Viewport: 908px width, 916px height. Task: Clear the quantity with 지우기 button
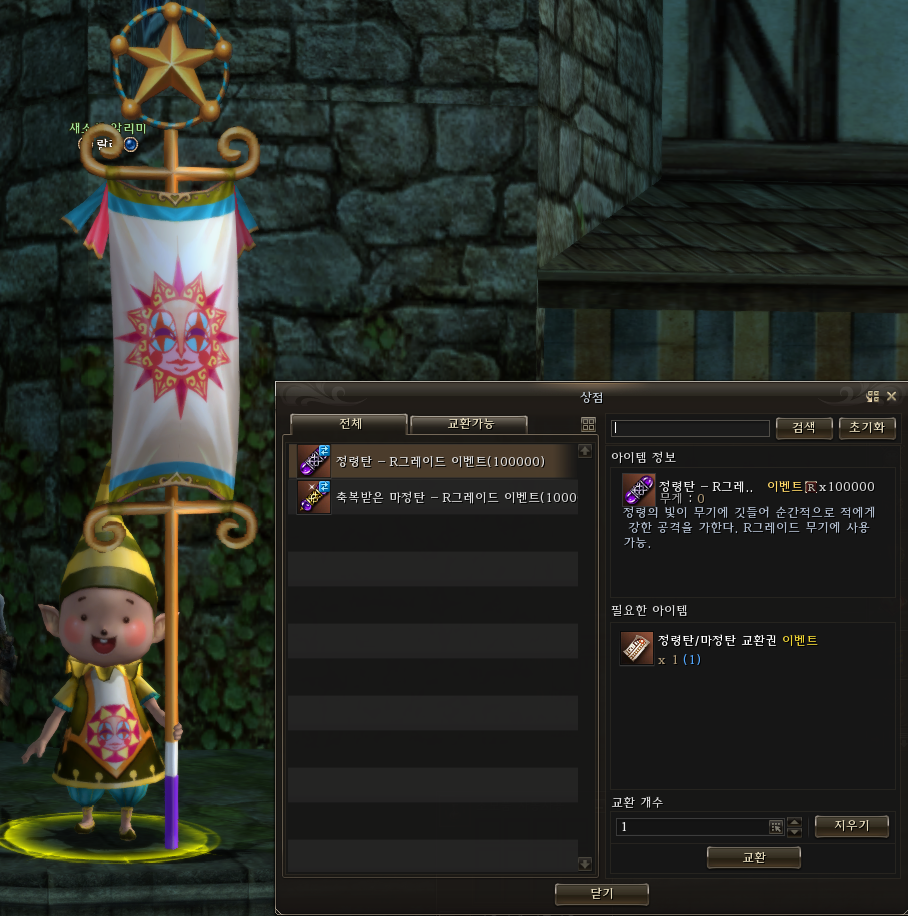click(x=851, y=826)
